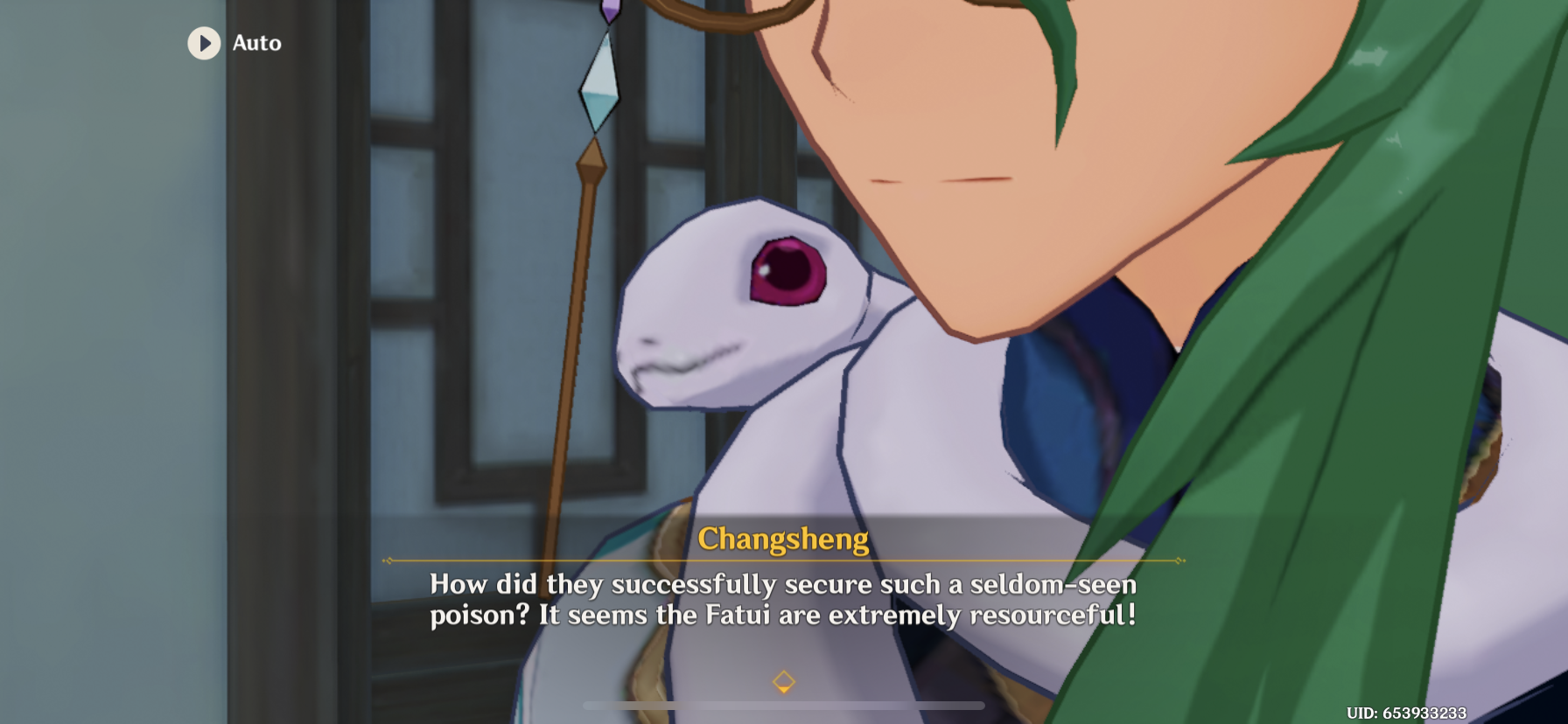Select the Changsheng name label

coord(784,540)
